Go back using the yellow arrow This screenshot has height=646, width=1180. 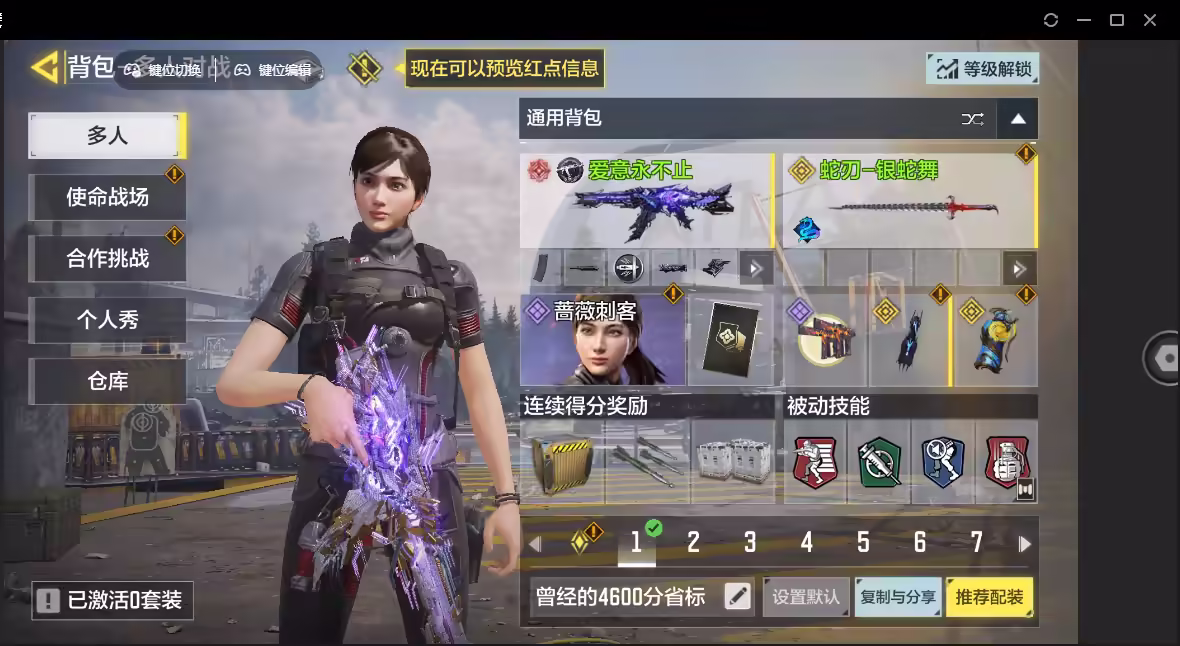45,67
